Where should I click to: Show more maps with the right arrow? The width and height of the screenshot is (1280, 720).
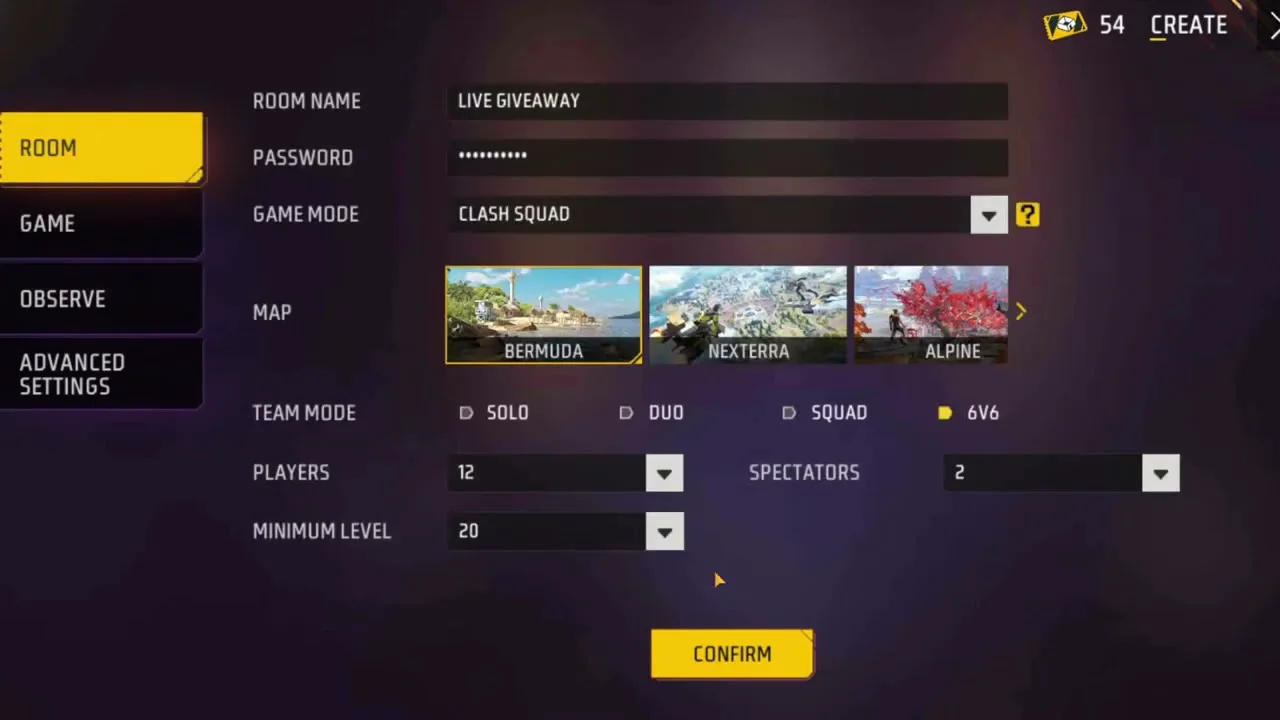pyautogui.click(x=1021, y=312)
